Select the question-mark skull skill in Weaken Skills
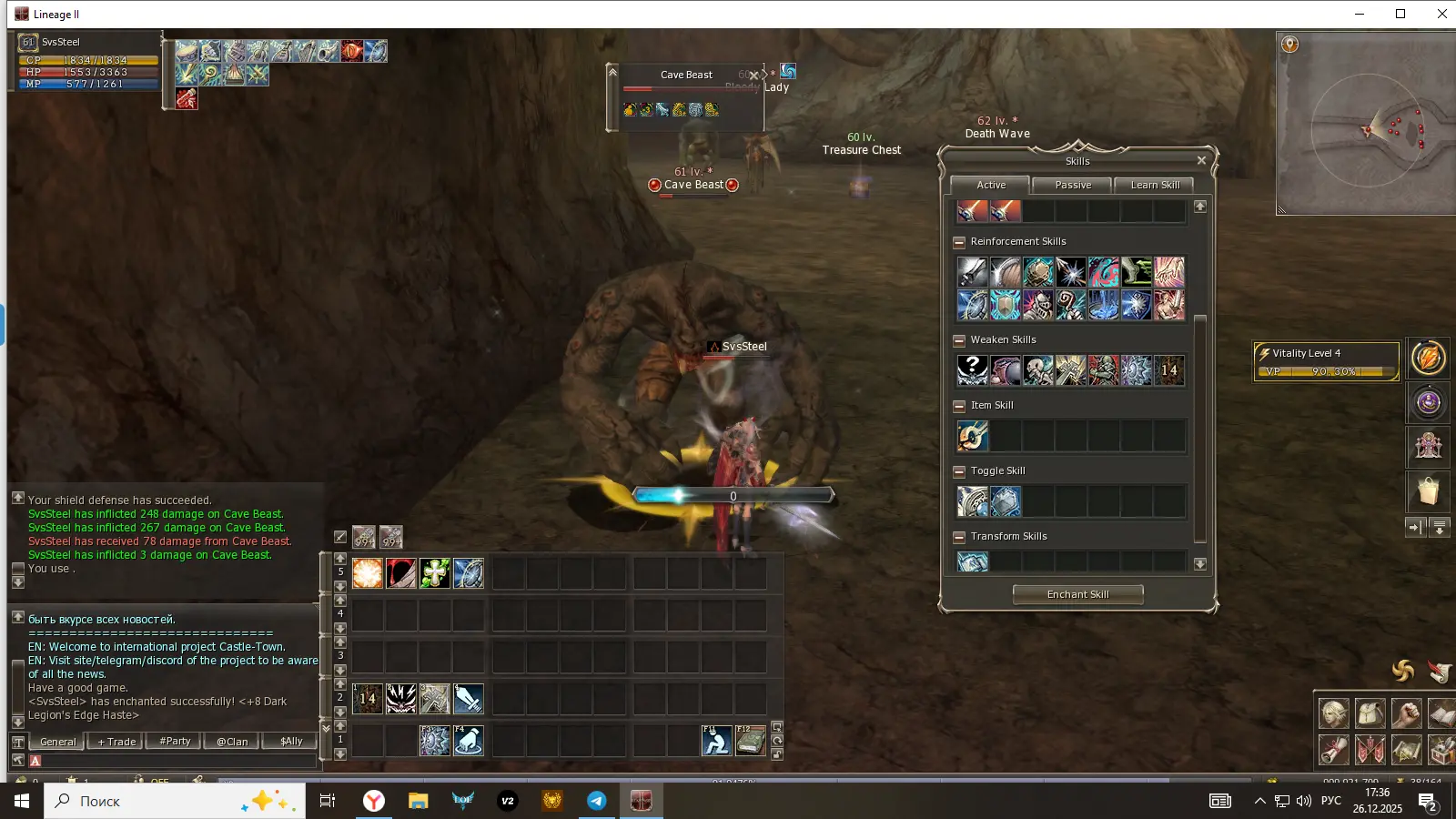The image size is (1456, 819). 972,370
